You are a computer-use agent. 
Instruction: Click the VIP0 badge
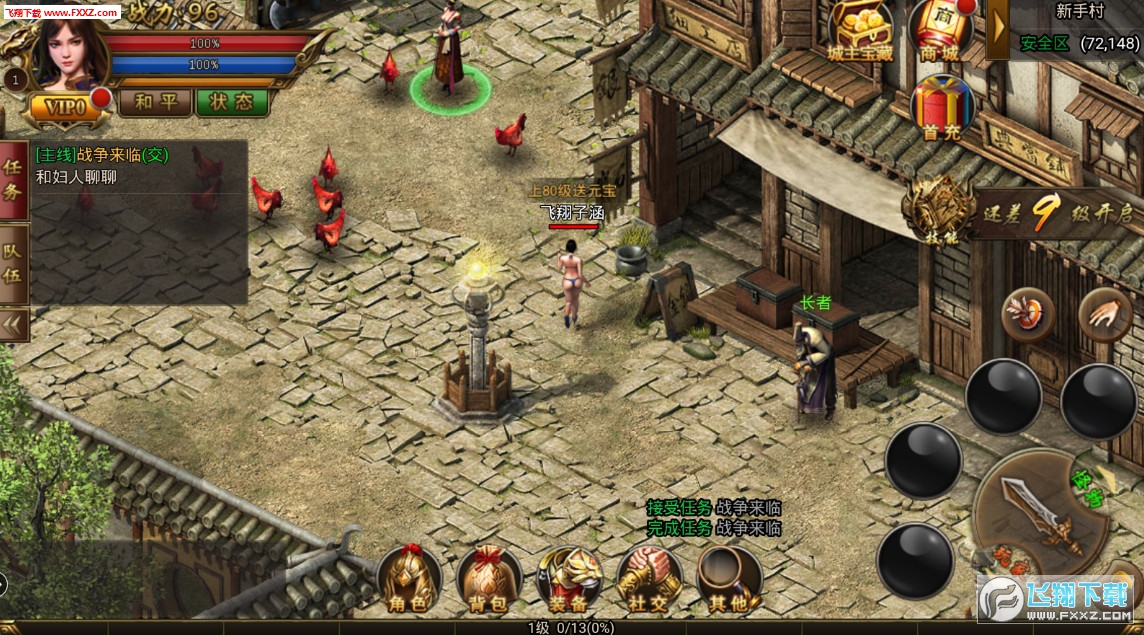coord(65,106)
